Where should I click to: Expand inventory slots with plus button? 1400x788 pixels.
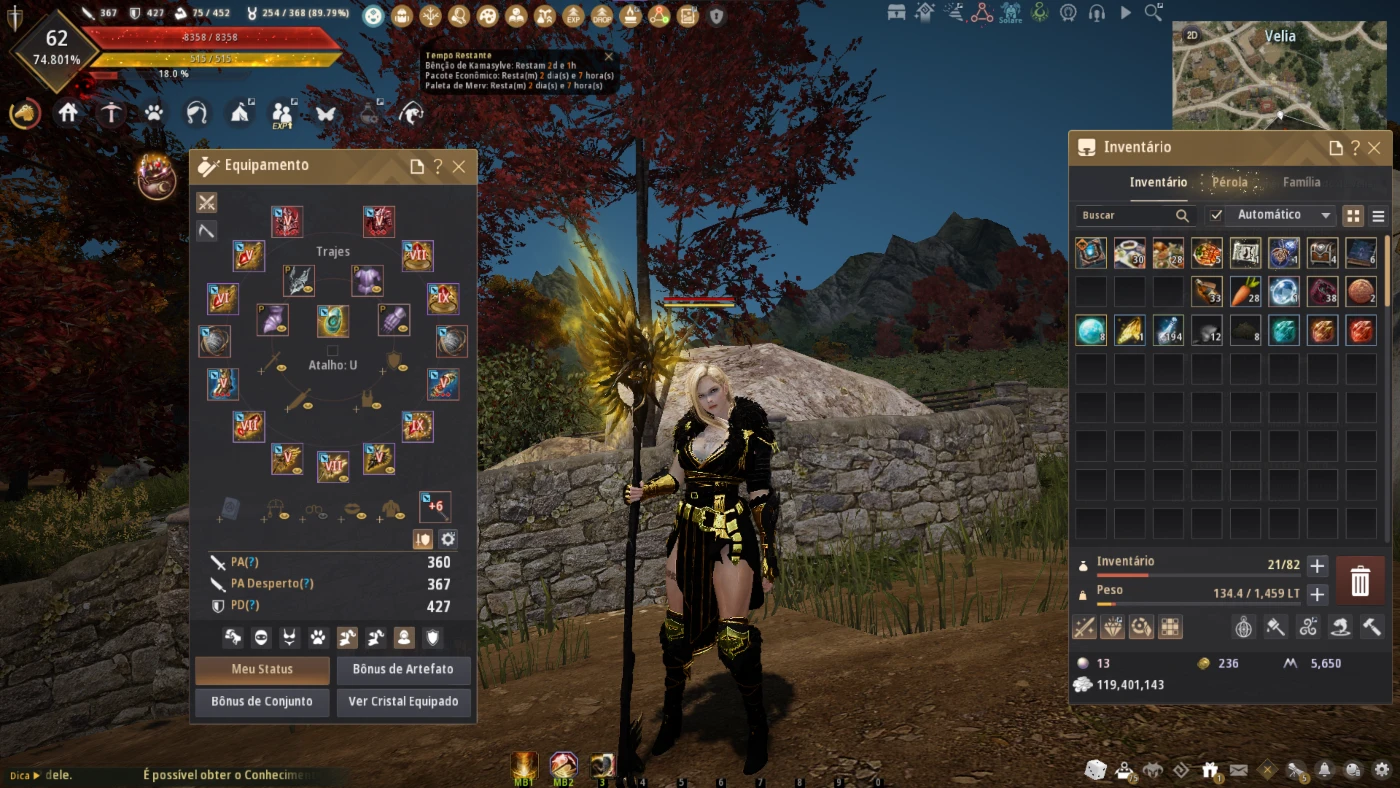(1317, 566)
